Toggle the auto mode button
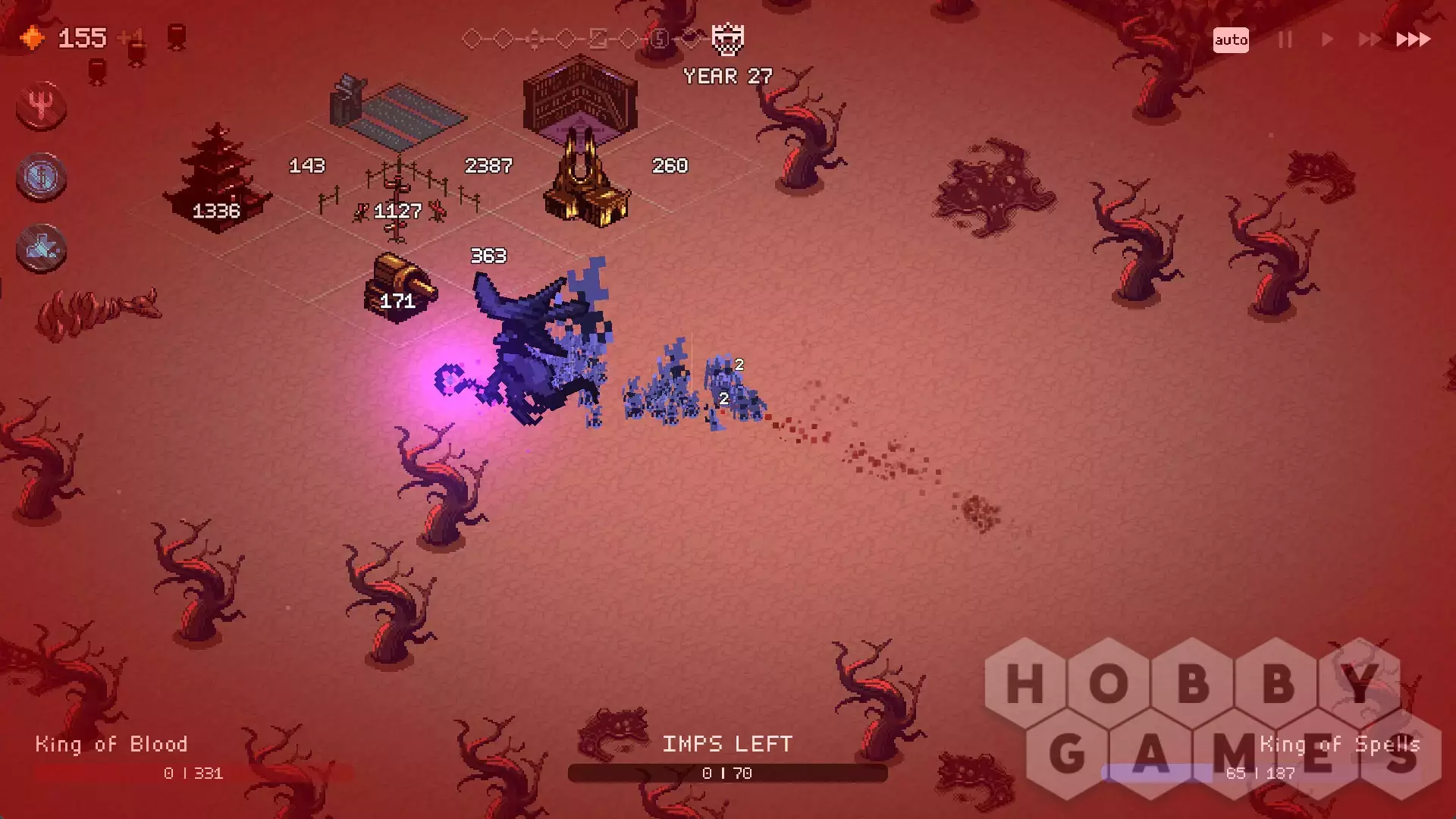The image size is (1456, 819). tap(1230, 40)
